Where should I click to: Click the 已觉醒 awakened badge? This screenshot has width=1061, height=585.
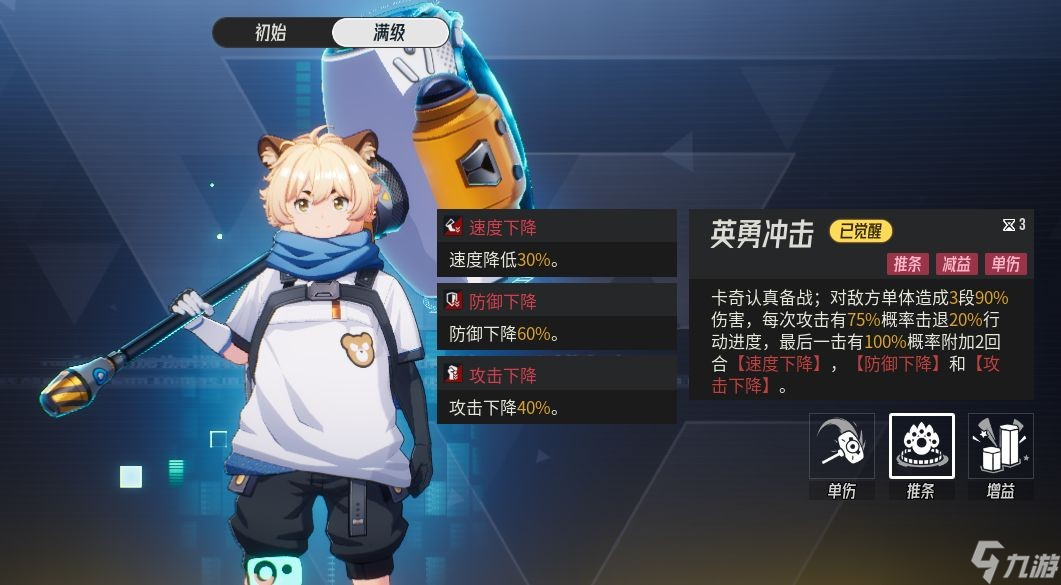point(860,232)
